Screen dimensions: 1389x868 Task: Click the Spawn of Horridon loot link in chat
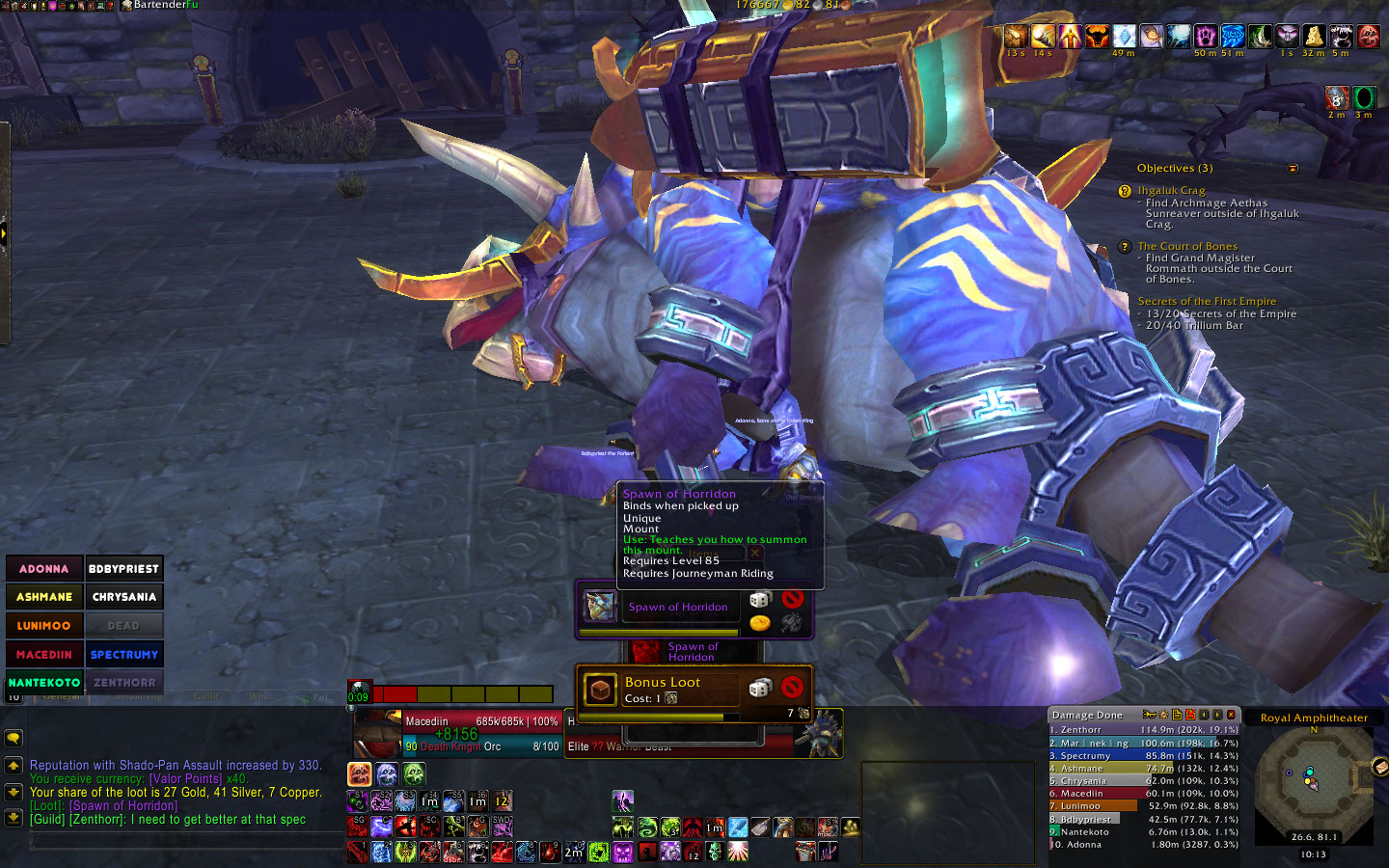coord(123,806)
